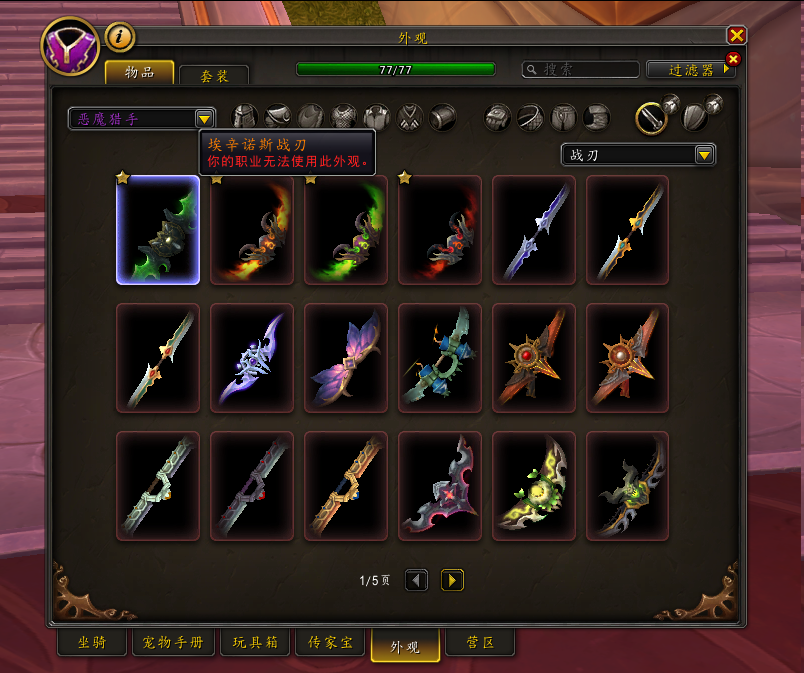Go to the next appearance page
This screenshot has width=804, height=673.
pyautogui.click(x=452, y=580)
